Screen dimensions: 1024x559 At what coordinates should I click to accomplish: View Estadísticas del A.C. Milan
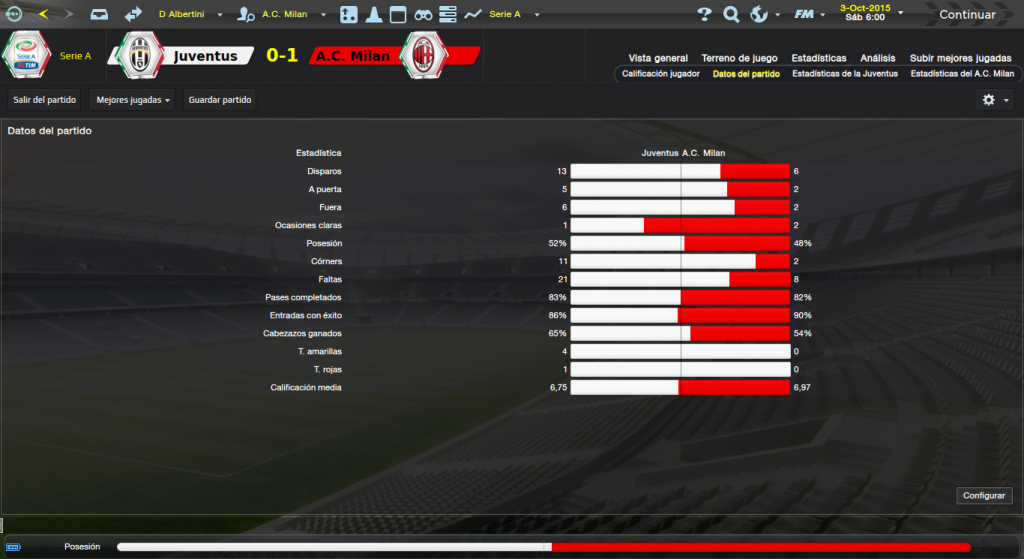(x=962, y=74)
